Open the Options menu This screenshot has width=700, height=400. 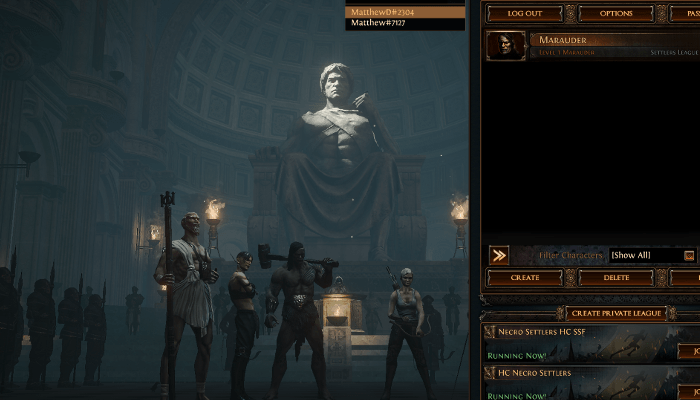(x=616, y=14)
